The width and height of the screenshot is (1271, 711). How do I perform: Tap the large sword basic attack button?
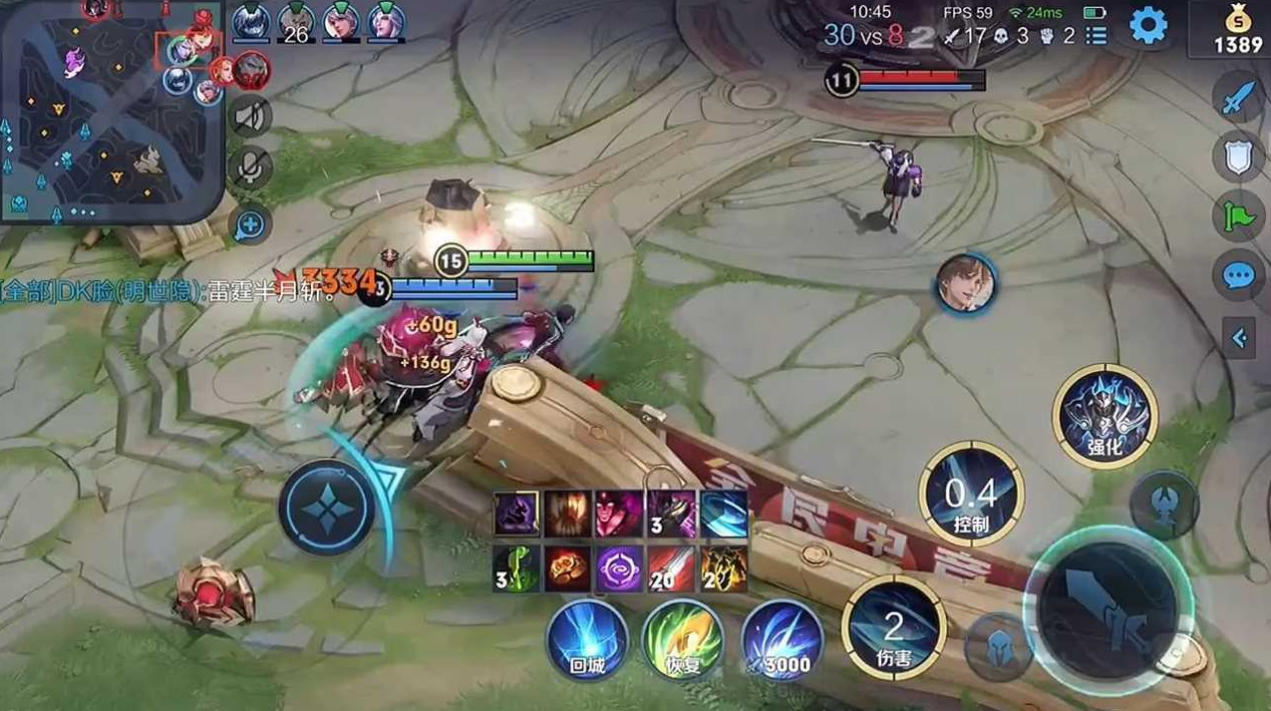[1108, 610]
